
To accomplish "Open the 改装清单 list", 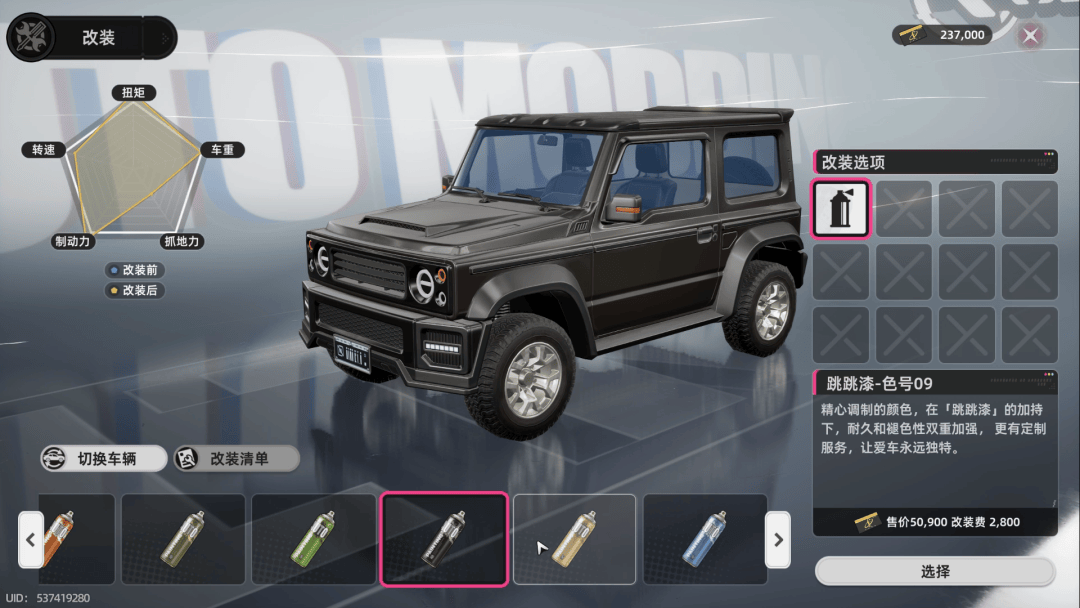I will click(x=237, y=459).
